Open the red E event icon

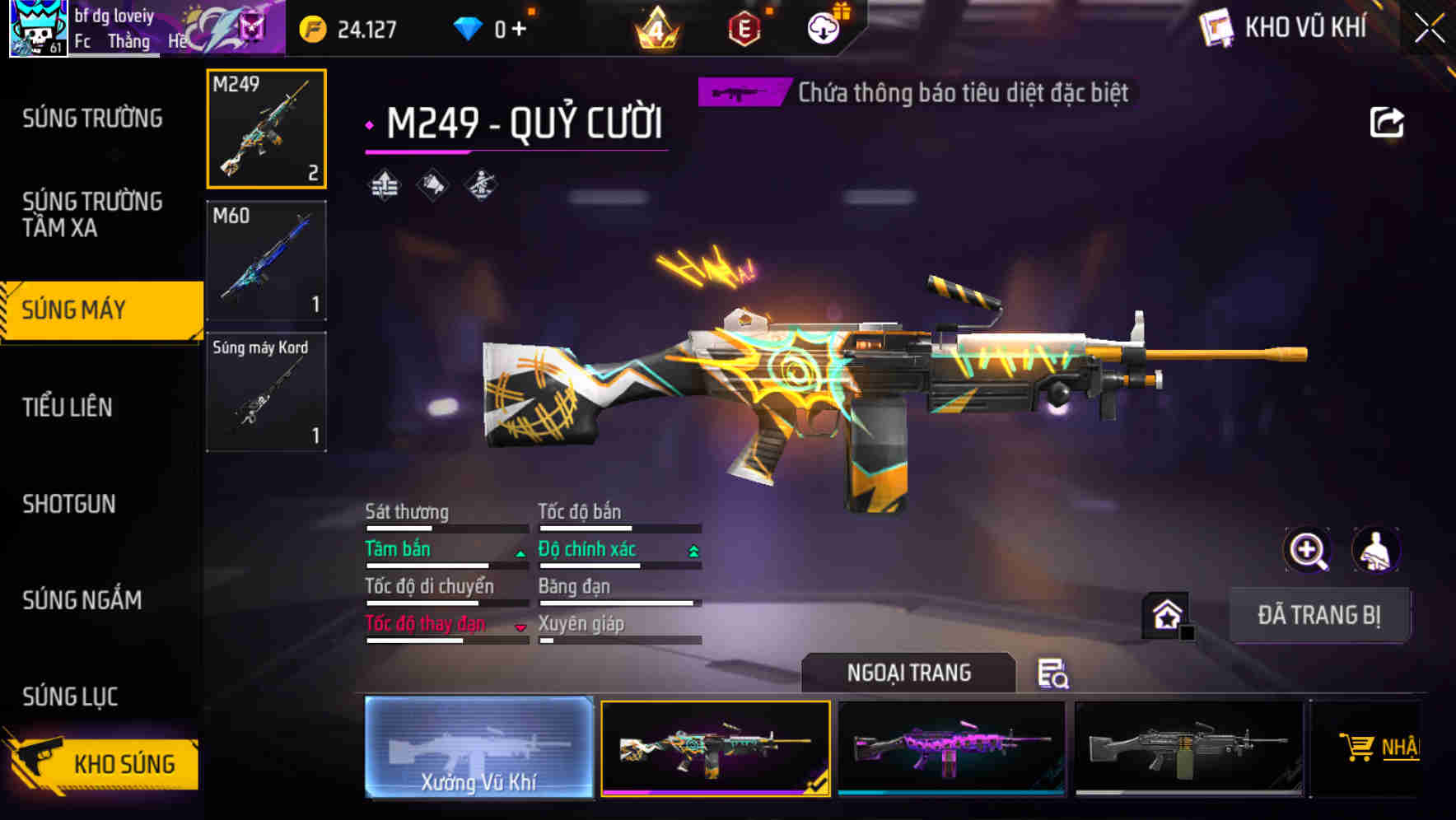click(x=744, y=27)
